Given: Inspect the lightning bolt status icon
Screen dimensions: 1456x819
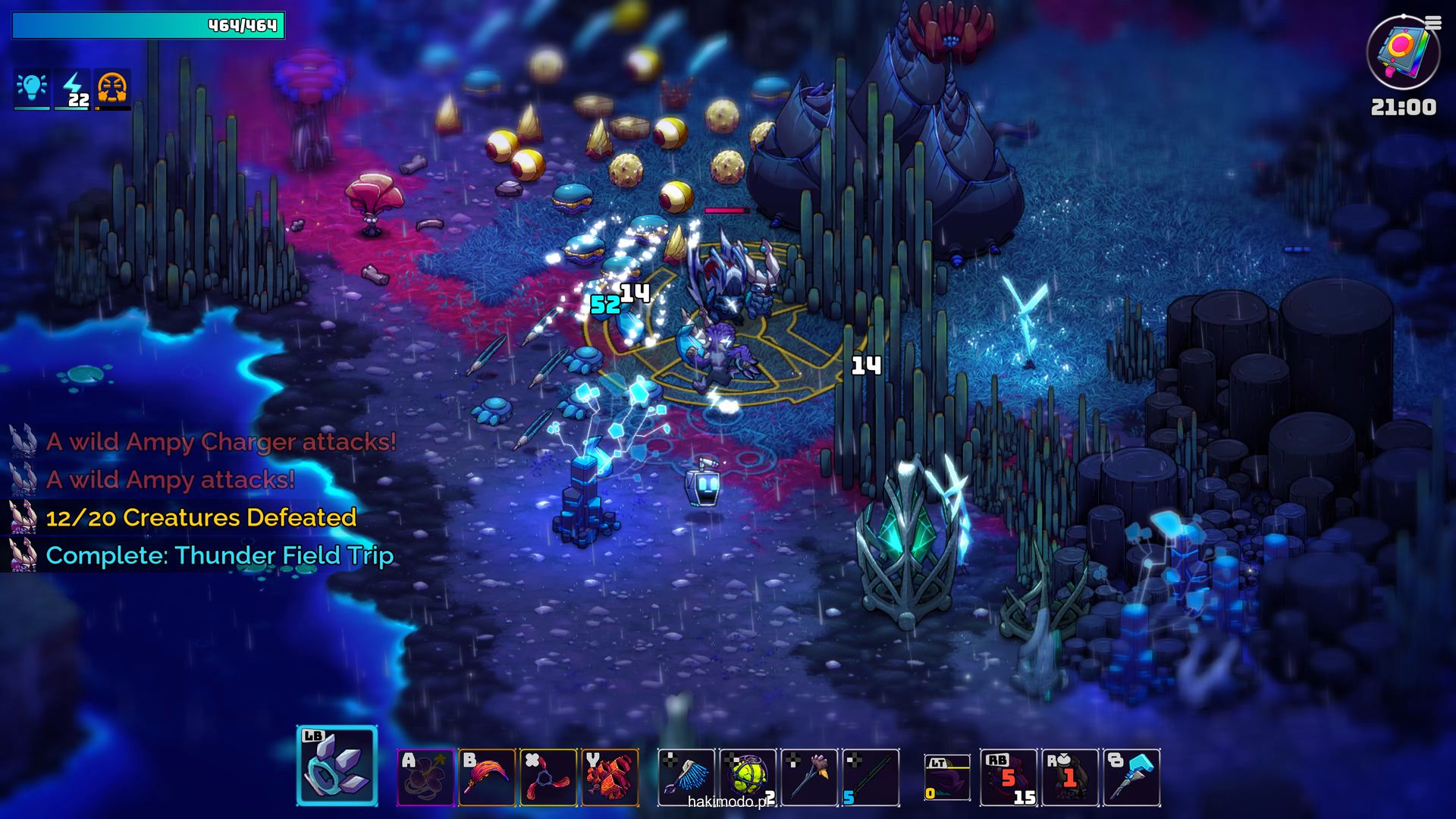Looking at the screenshot, I should 74,88.
